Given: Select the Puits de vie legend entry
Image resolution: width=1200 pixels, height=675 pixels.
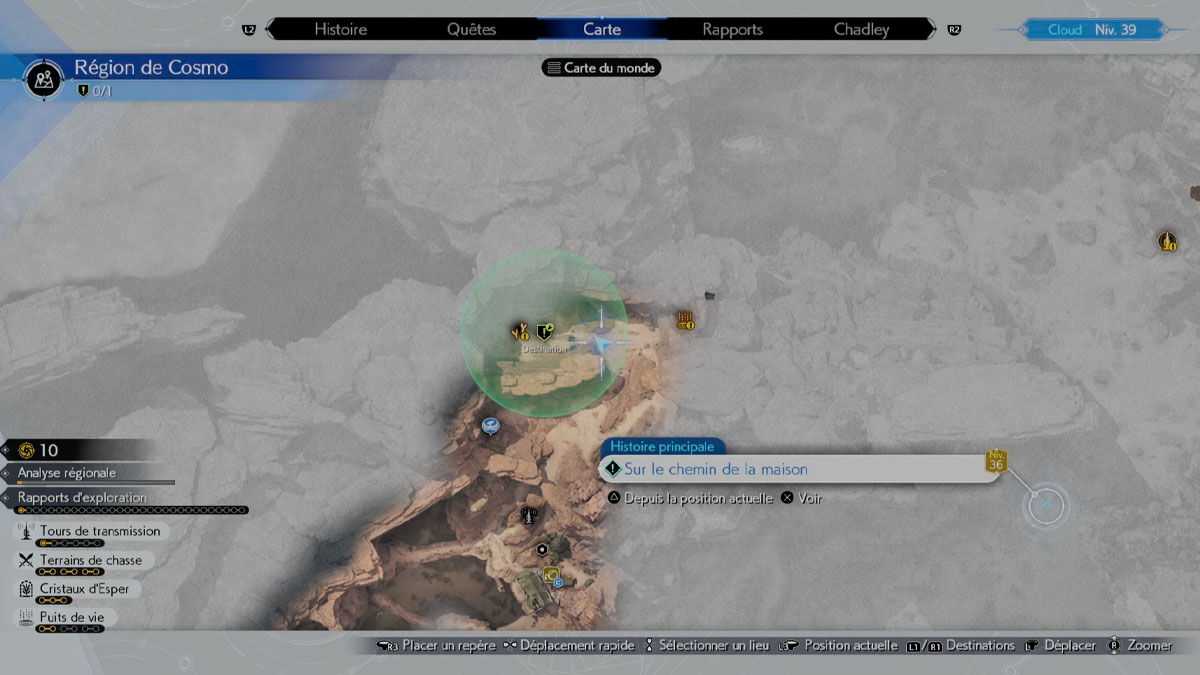Looking at the screenshot, I should (71, 618).
